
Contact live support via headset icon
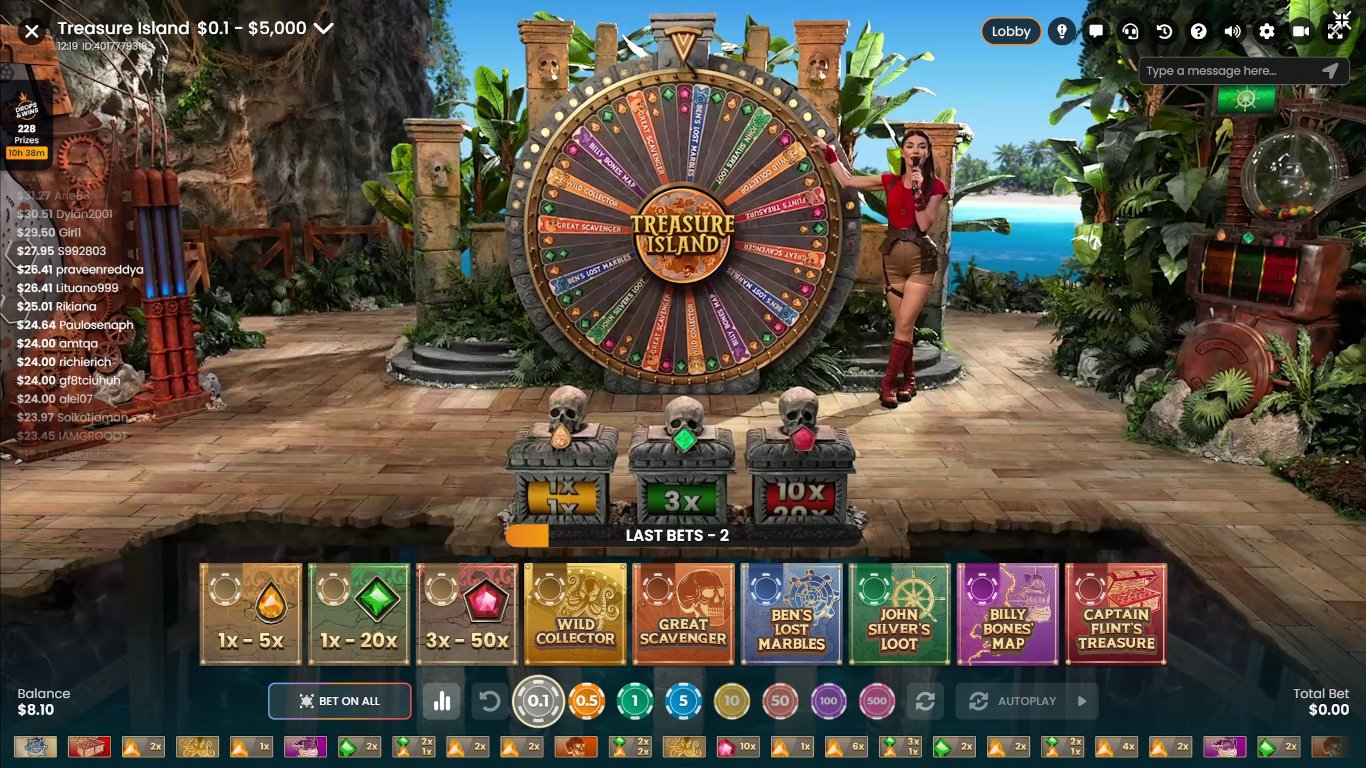1130,31
